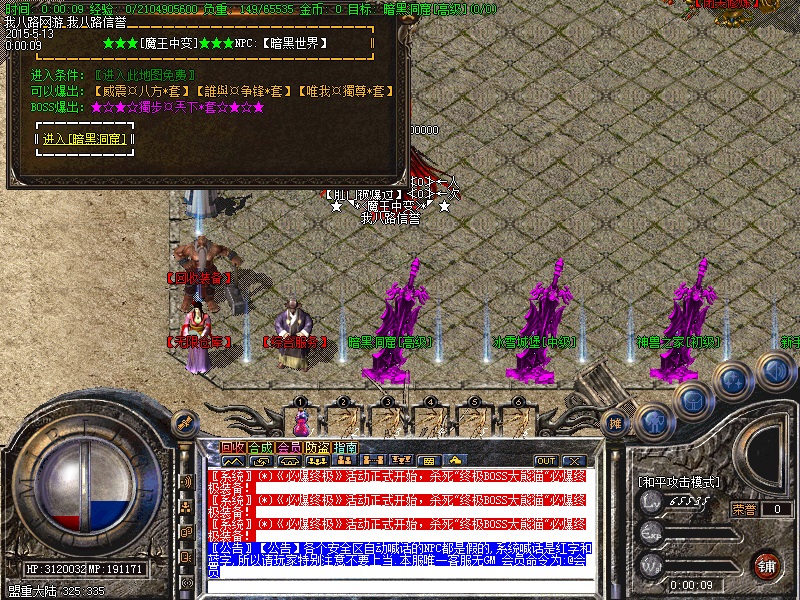This screenshot has height=600, width=800.
Task: Open the bag inventory icon
Action: [x=694, y=400]
